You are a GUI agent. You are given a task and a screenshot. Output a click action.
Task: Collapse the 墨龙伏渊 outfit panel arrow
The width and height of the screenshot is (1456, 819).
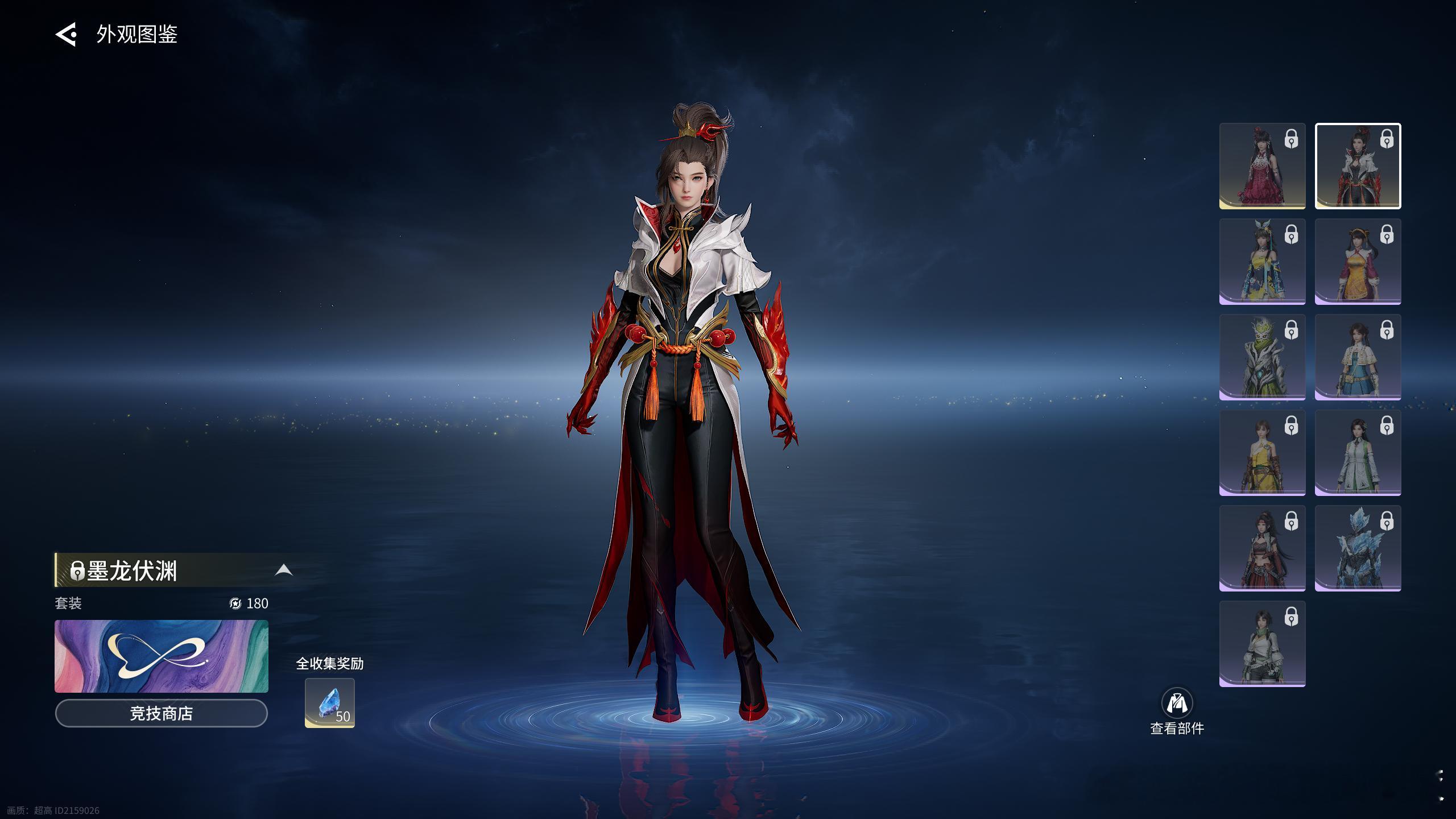pos(283,570)
